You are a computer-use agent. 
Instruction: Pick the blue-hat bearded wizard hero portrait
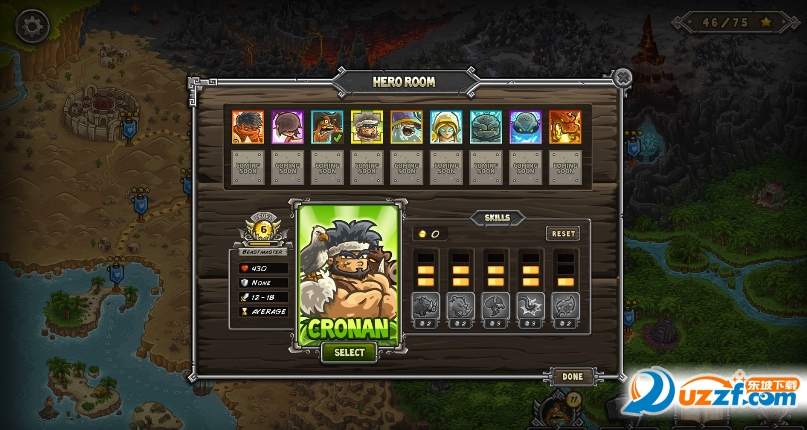click(x=406, y=126)
